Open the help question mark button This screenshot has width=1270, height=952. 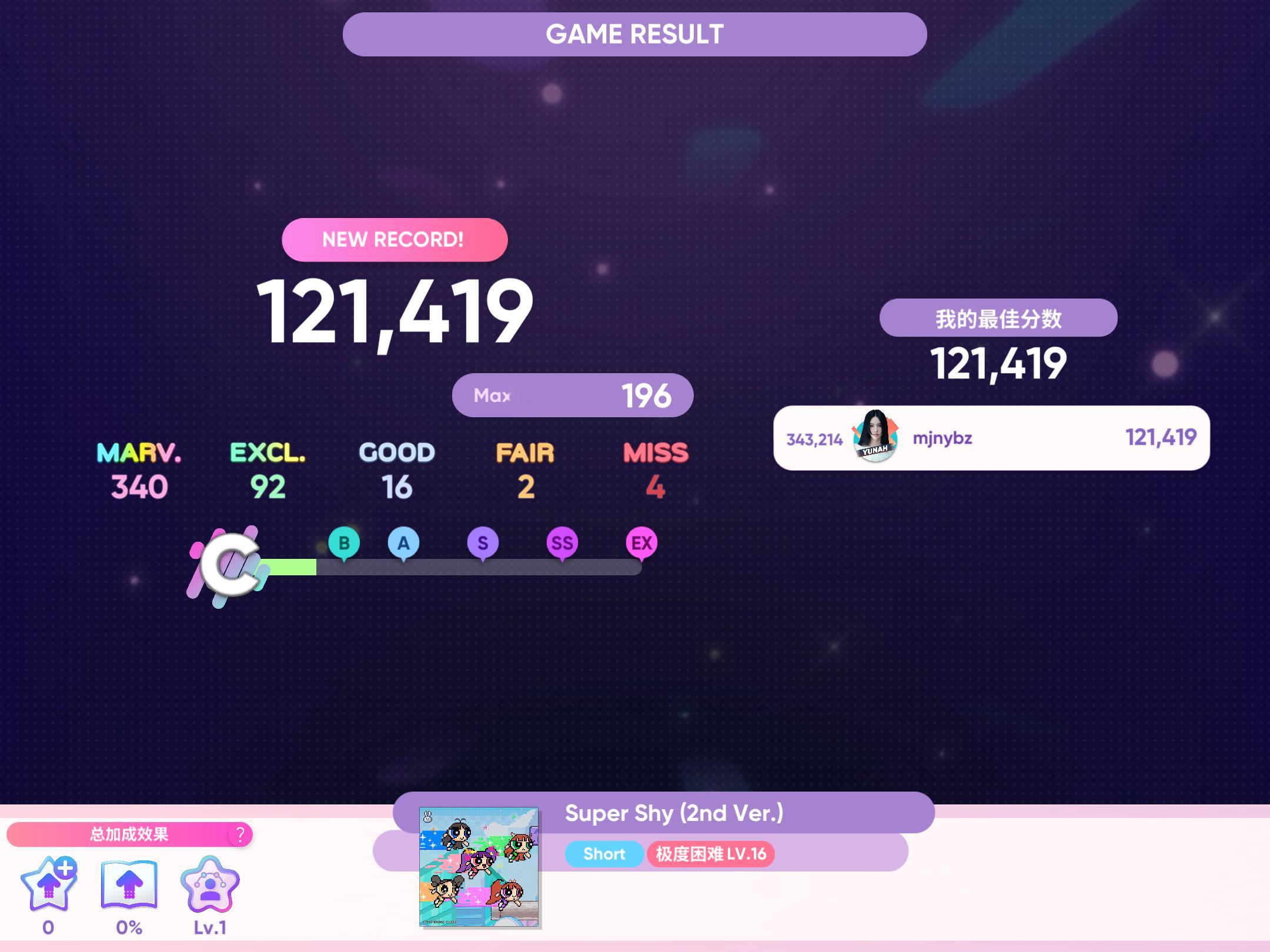[x=240, y=834]
